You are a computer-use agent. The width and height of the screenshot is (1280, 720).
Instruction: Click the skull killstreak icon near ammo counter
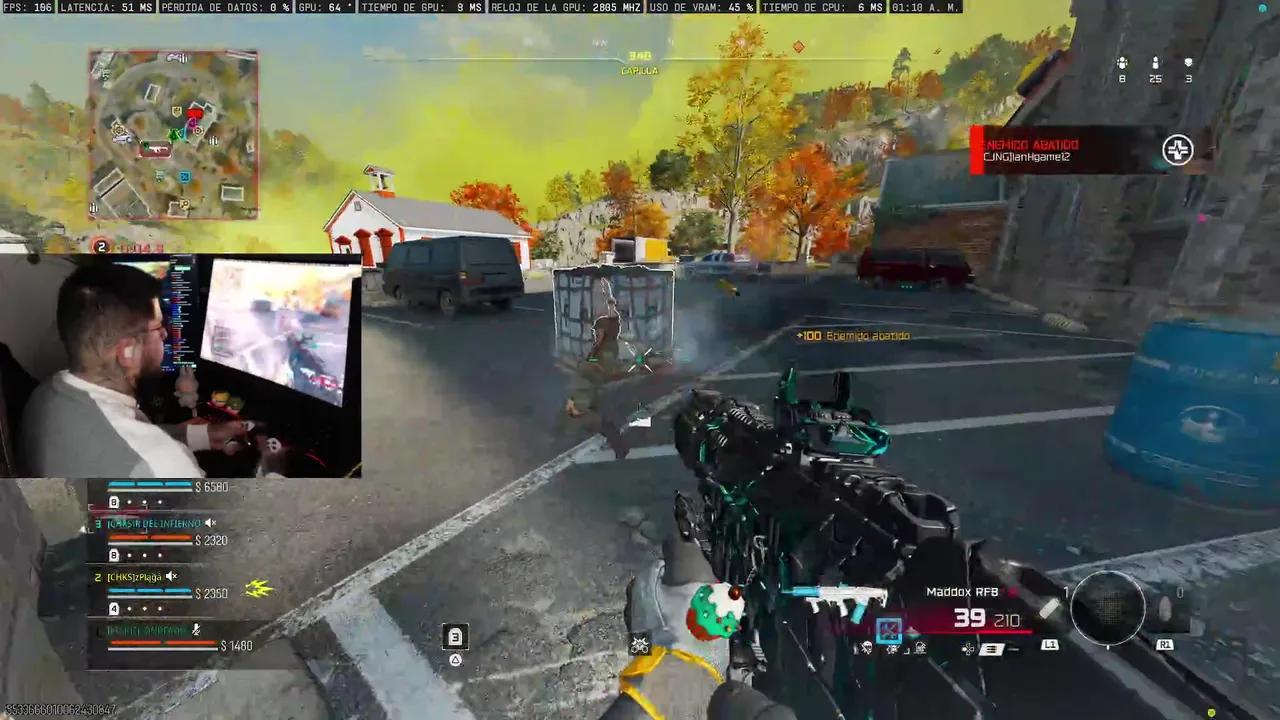tap(865, 650)
